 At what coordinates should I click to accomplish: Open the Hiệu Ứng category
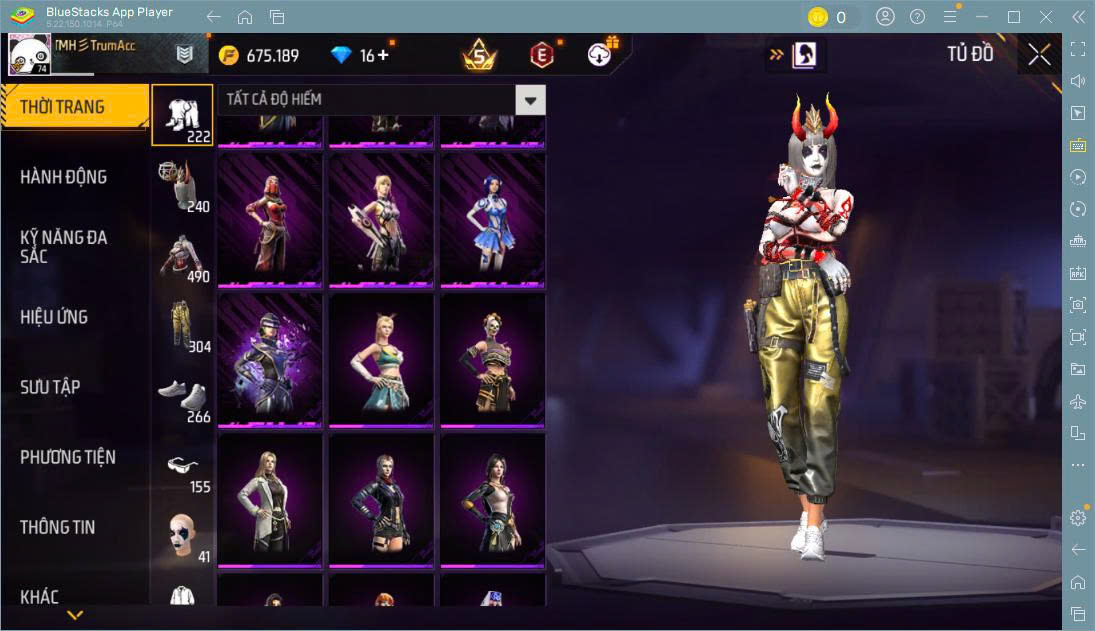click(55, 317)
